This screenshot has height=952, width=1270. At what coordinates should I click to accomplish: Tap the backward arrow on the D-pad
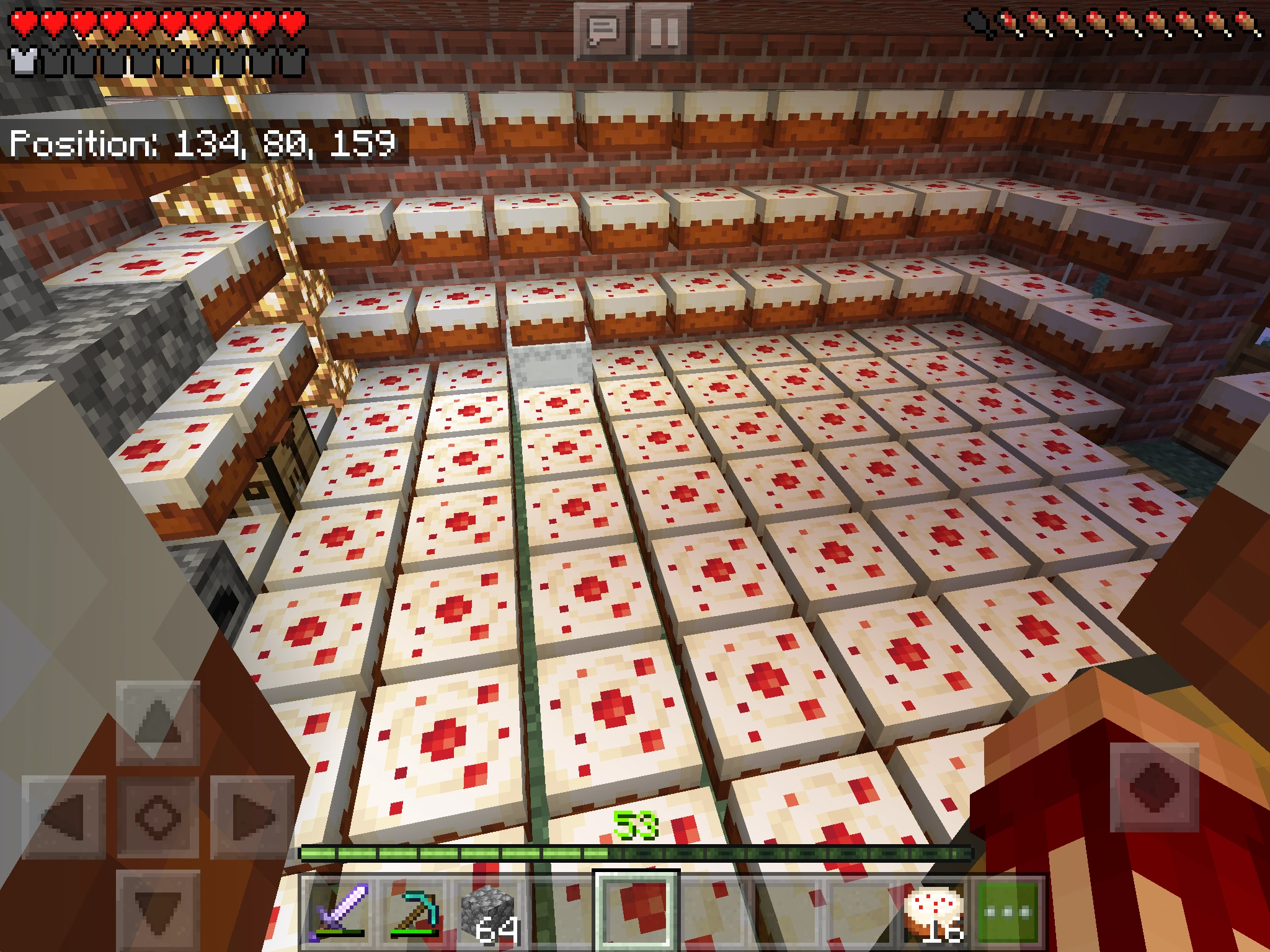pos(158,910)
